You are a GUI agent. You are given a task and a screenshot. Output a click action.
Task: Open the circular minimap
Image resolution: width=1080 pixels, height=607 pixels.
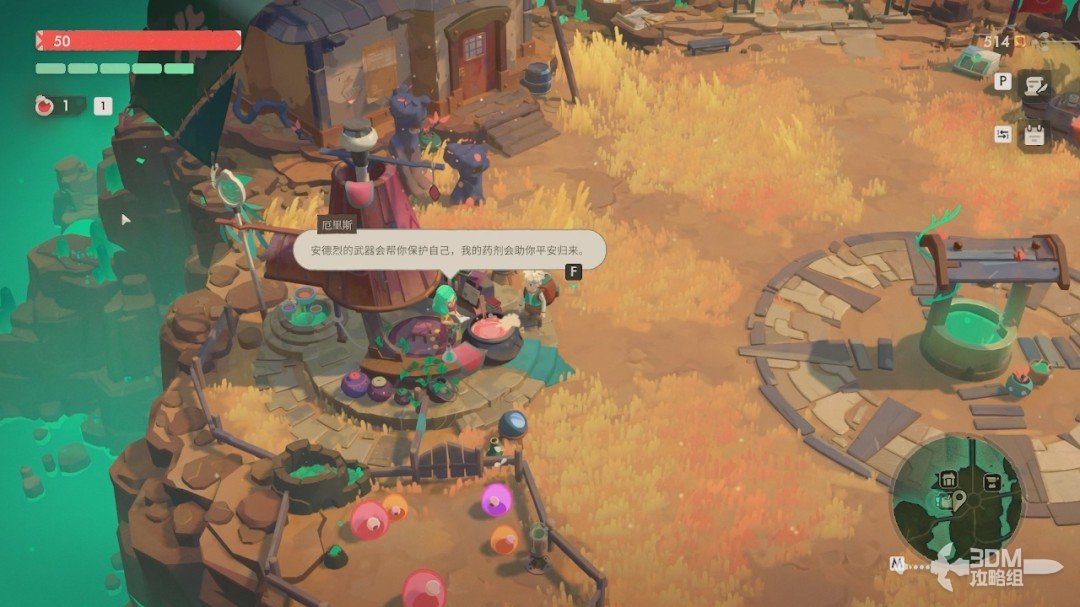pos(957,498)
